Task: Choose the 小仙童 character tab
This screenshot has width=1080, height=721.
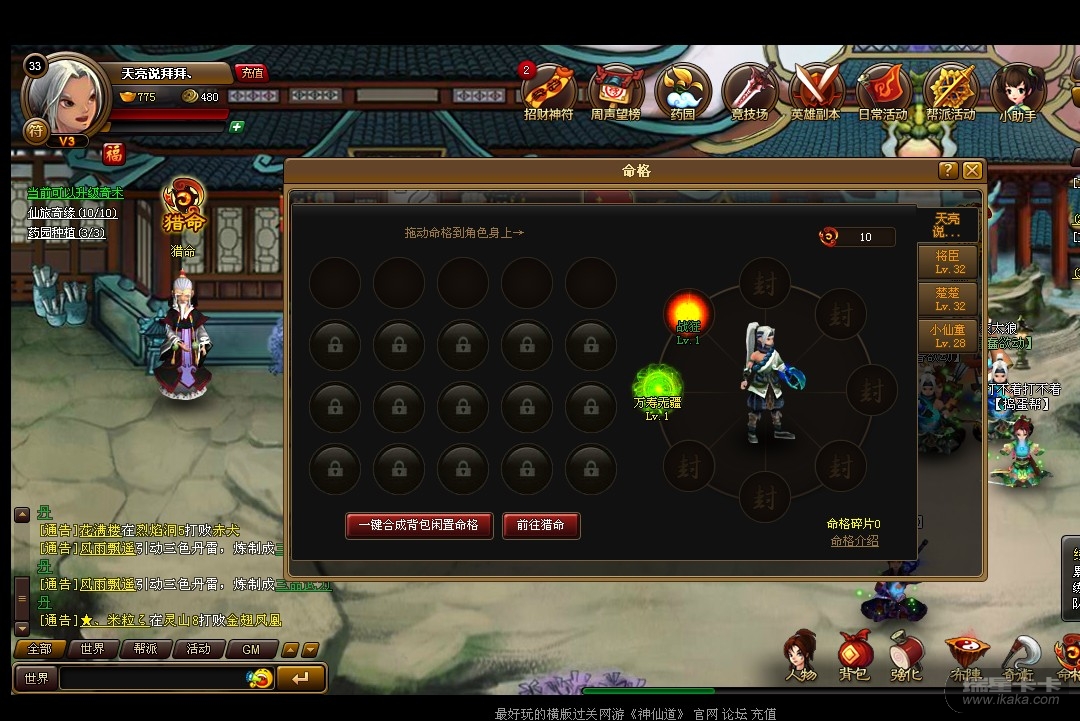Action: [949, 335]
